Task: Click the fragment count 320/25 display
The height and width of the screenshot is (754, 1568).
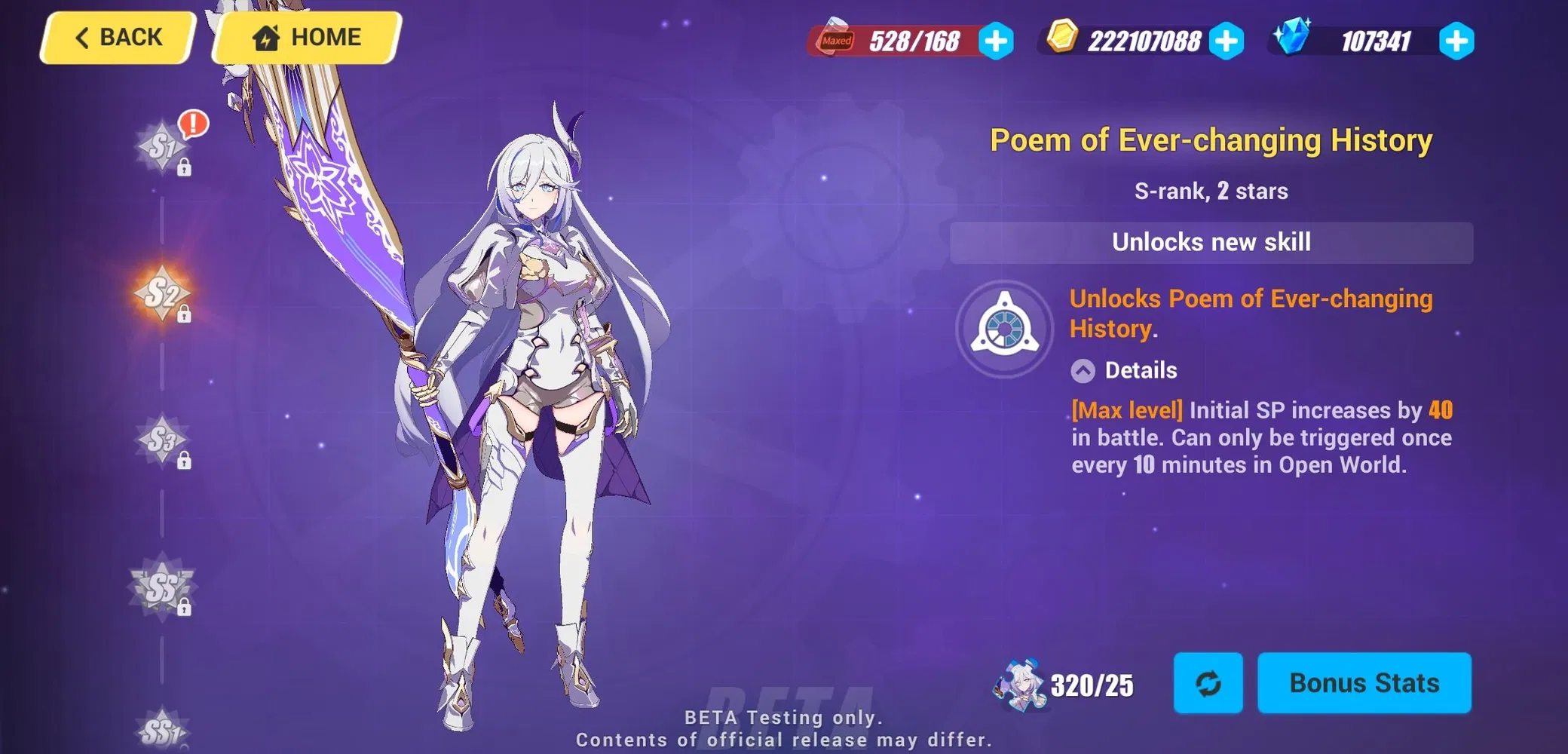Action: click(x=1091, y=685)
